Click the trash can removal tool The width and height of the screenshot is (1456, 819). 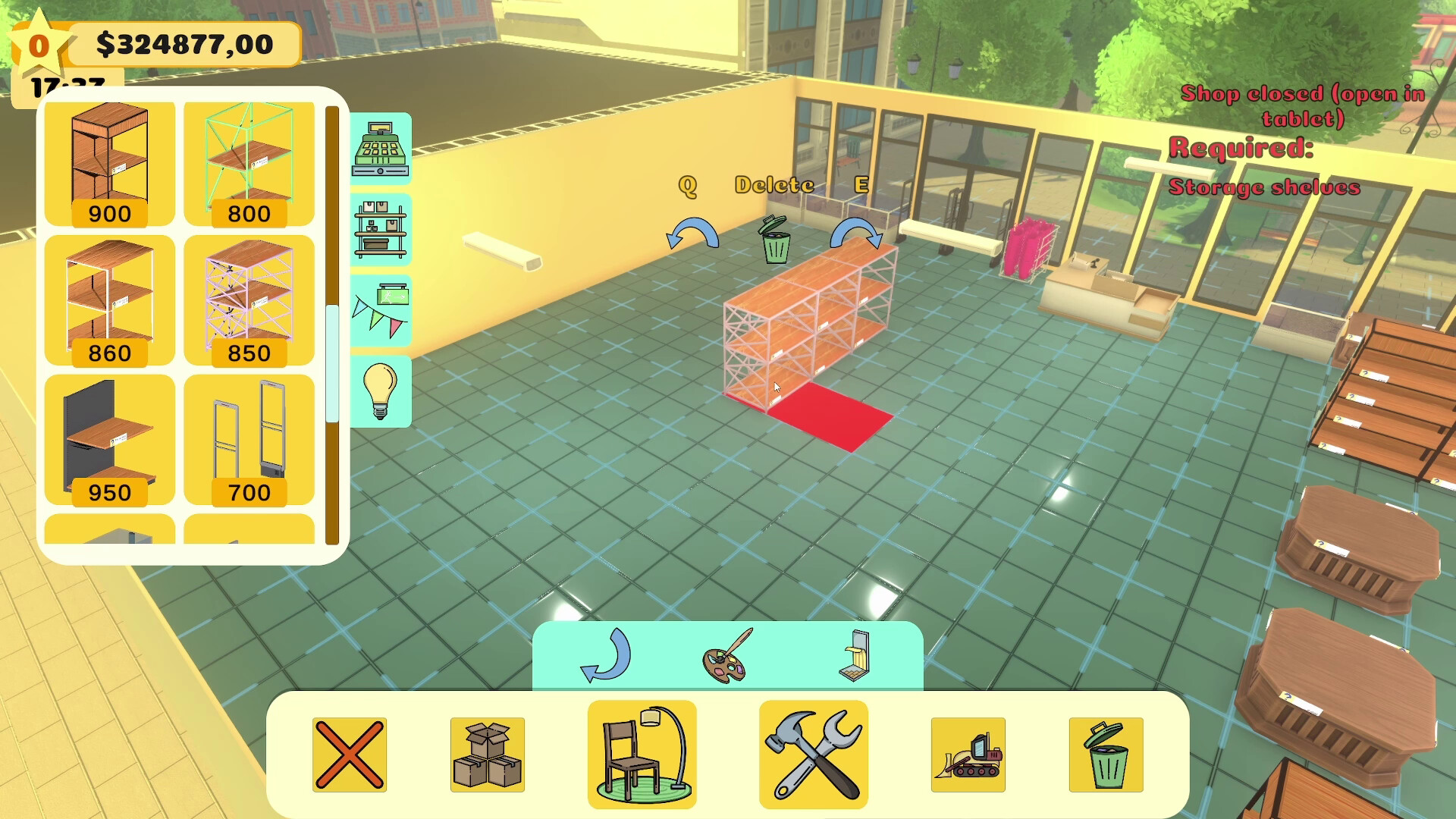pos(1107,753)
